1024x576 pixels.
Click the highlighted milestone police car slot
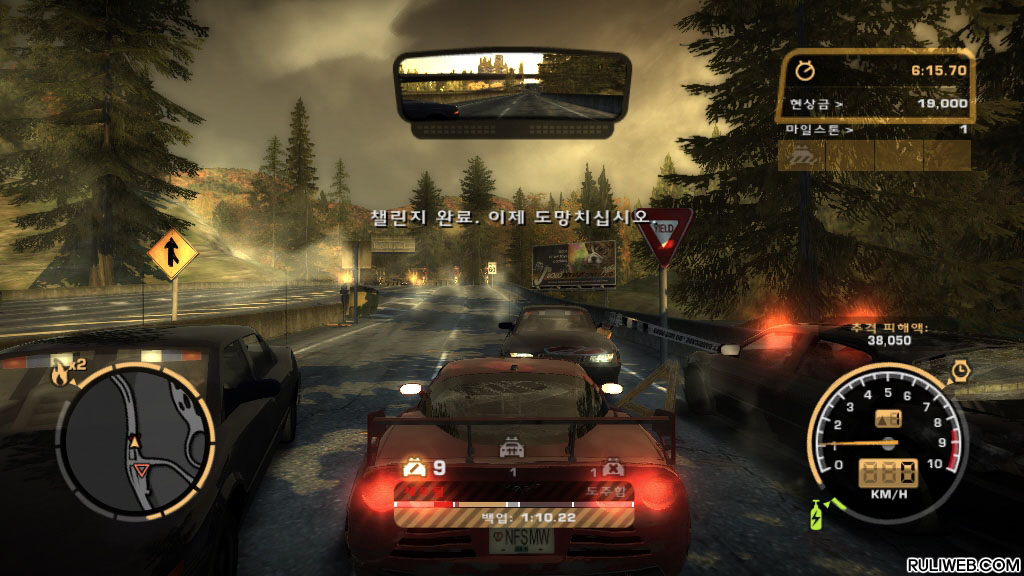tap(801, 155)
